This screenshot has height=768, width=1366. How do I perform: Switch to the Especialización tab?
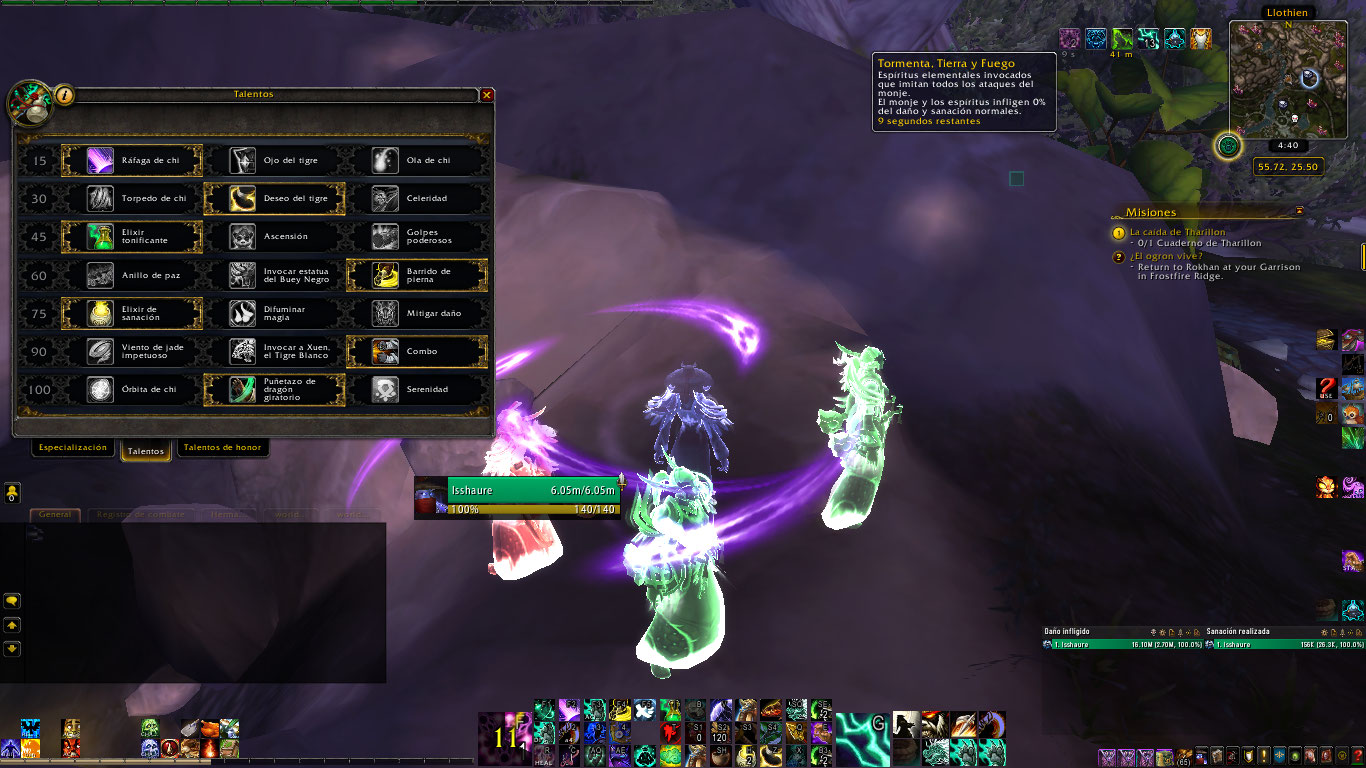pos(72,448)
